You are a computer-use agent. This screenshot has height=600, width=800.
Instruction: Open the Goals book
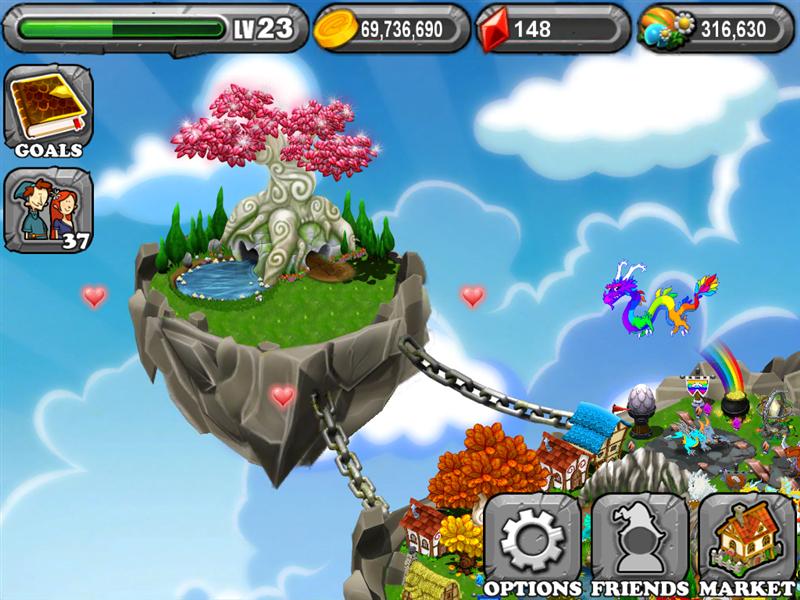(x=49, y=110)
